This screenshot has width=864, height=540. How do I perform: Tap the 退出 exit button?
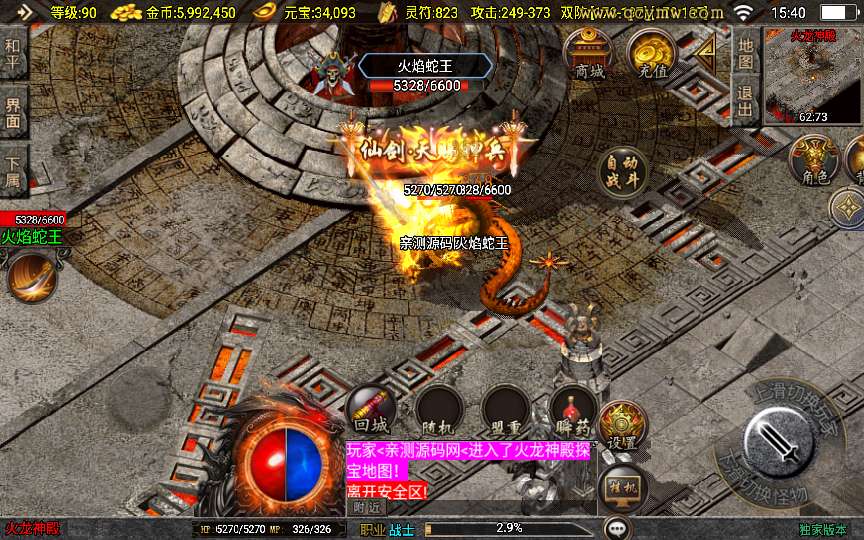(x=745, y=100)
